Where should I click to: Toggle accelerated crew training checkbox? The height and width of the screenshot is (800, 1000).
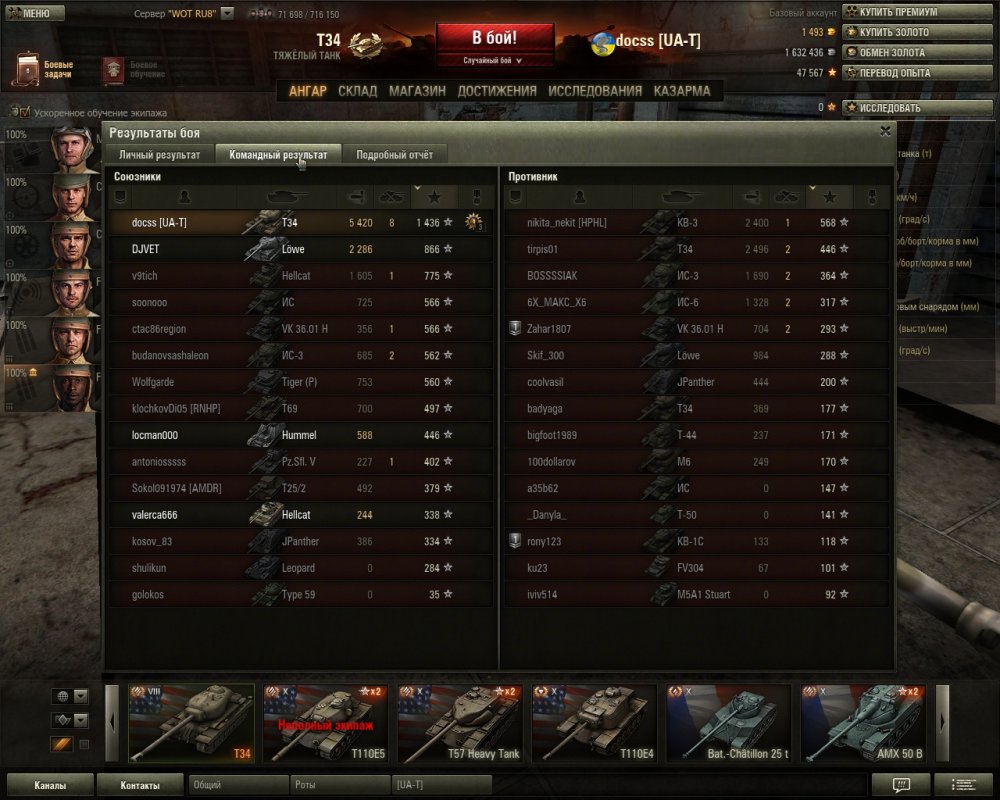(x=25, y=113)
